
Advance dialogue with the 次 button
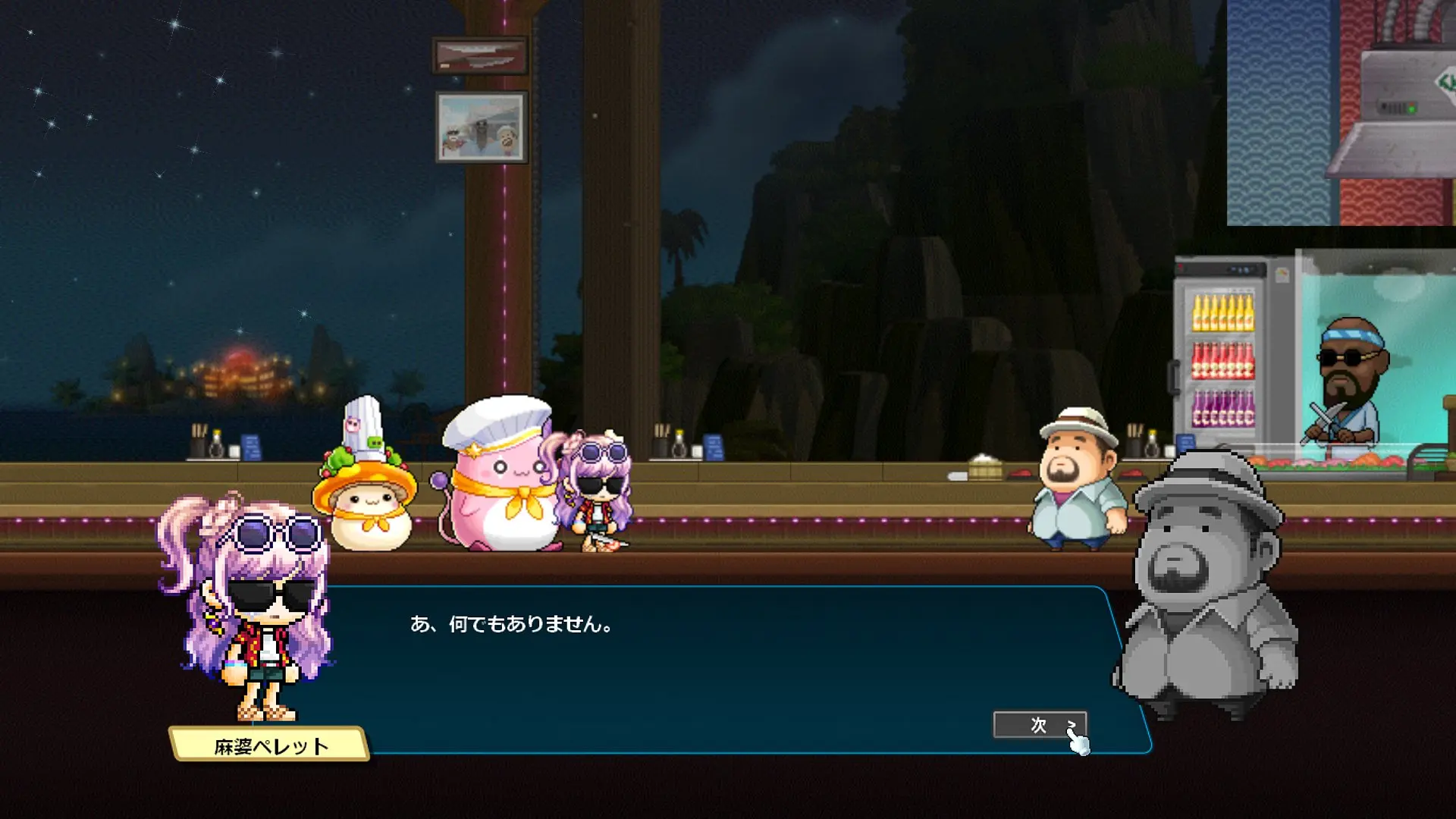pos(1039,725)
